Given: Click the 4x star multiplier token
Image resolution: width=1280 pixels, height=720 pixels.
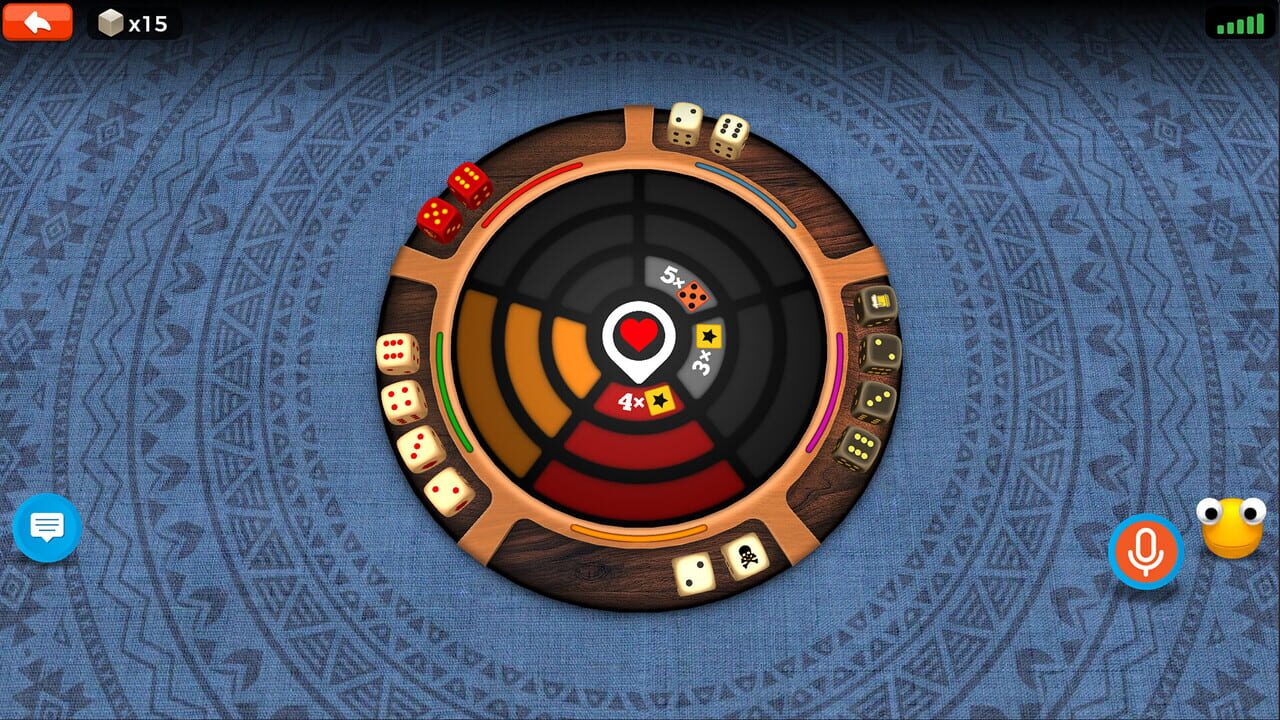Looking at the screenshot, I should 660,401.
